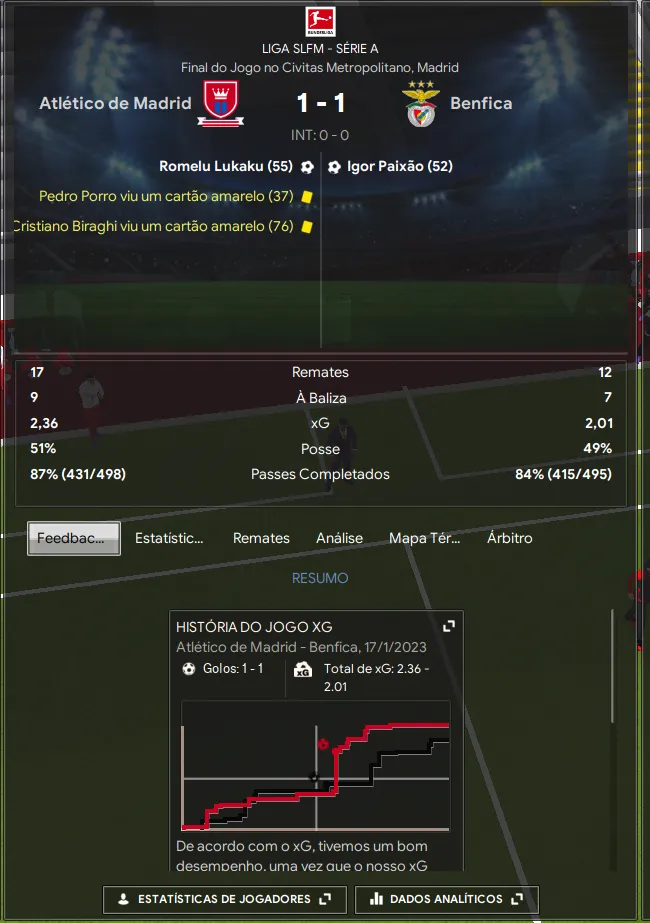Image resolution: width=650 pixels, height=923 pixels.
Task: Expand the História do Jogo xG panel
Action: pos(449,626)
